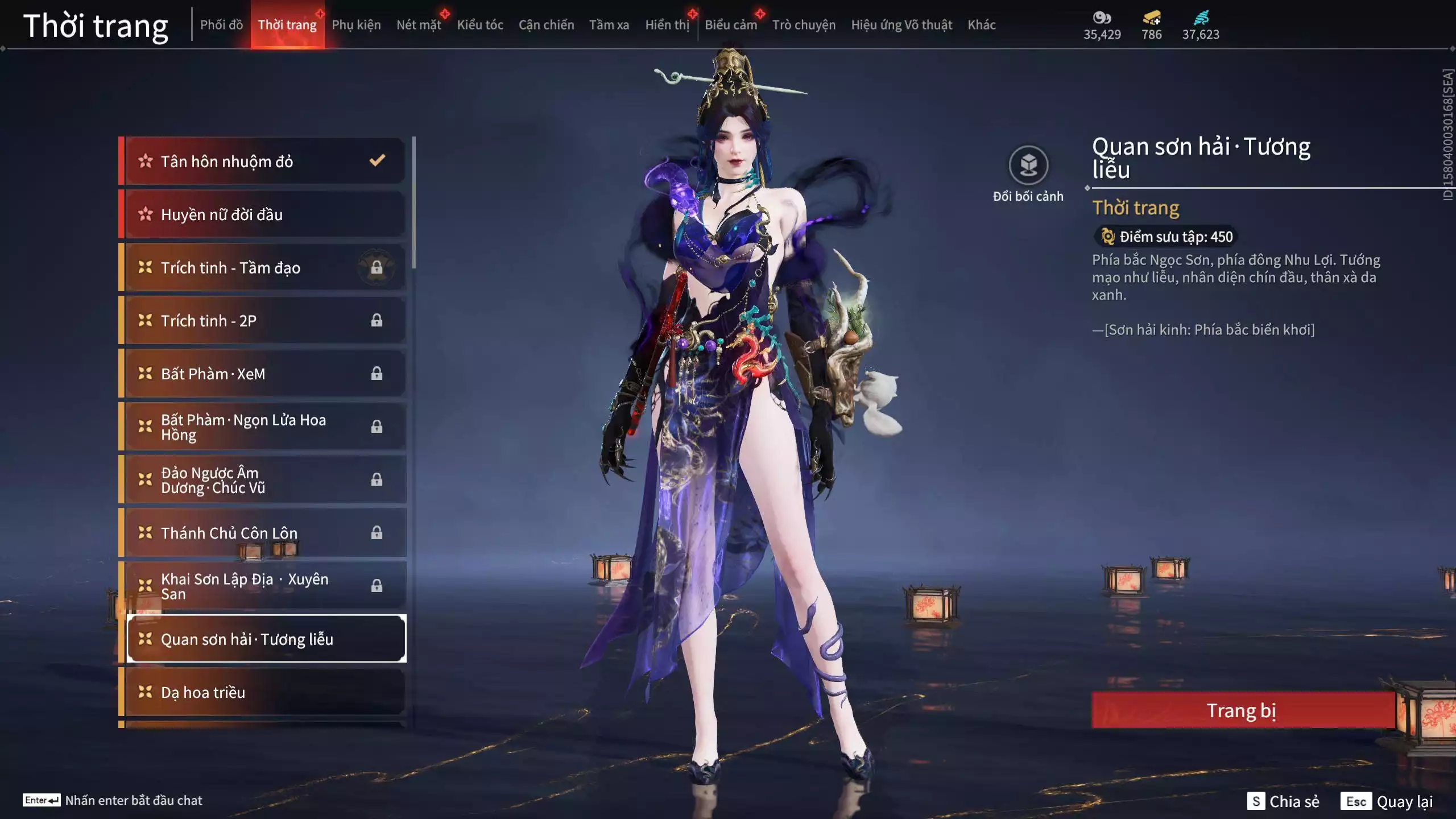1456x819 pixels.
Task: Open the Trò chuyện tab
Action: click(804, 25)
